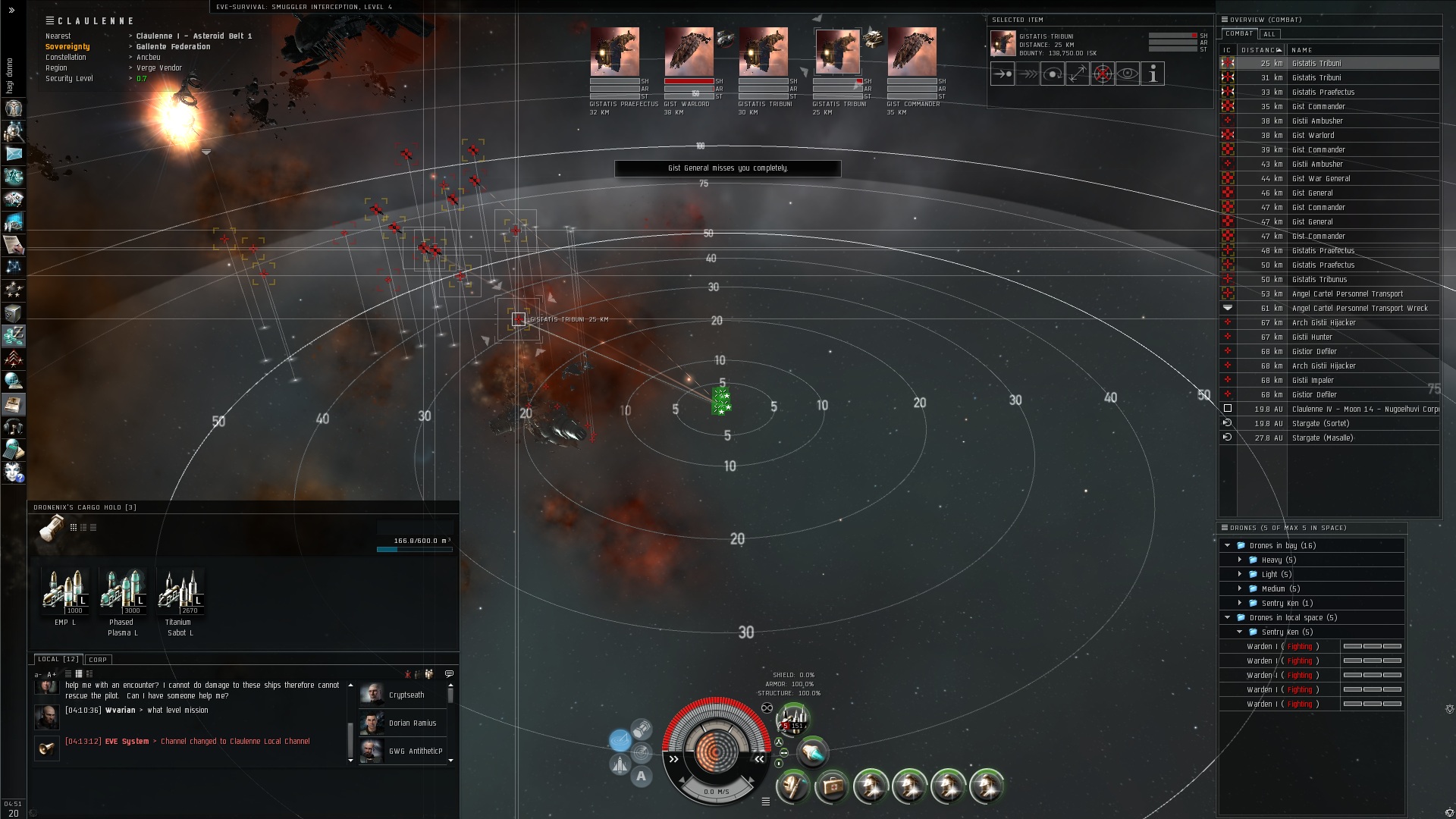The height and width of the screenshot is (819, 1456).
Task: Expand the Medium drones group
Action: 1241,589
